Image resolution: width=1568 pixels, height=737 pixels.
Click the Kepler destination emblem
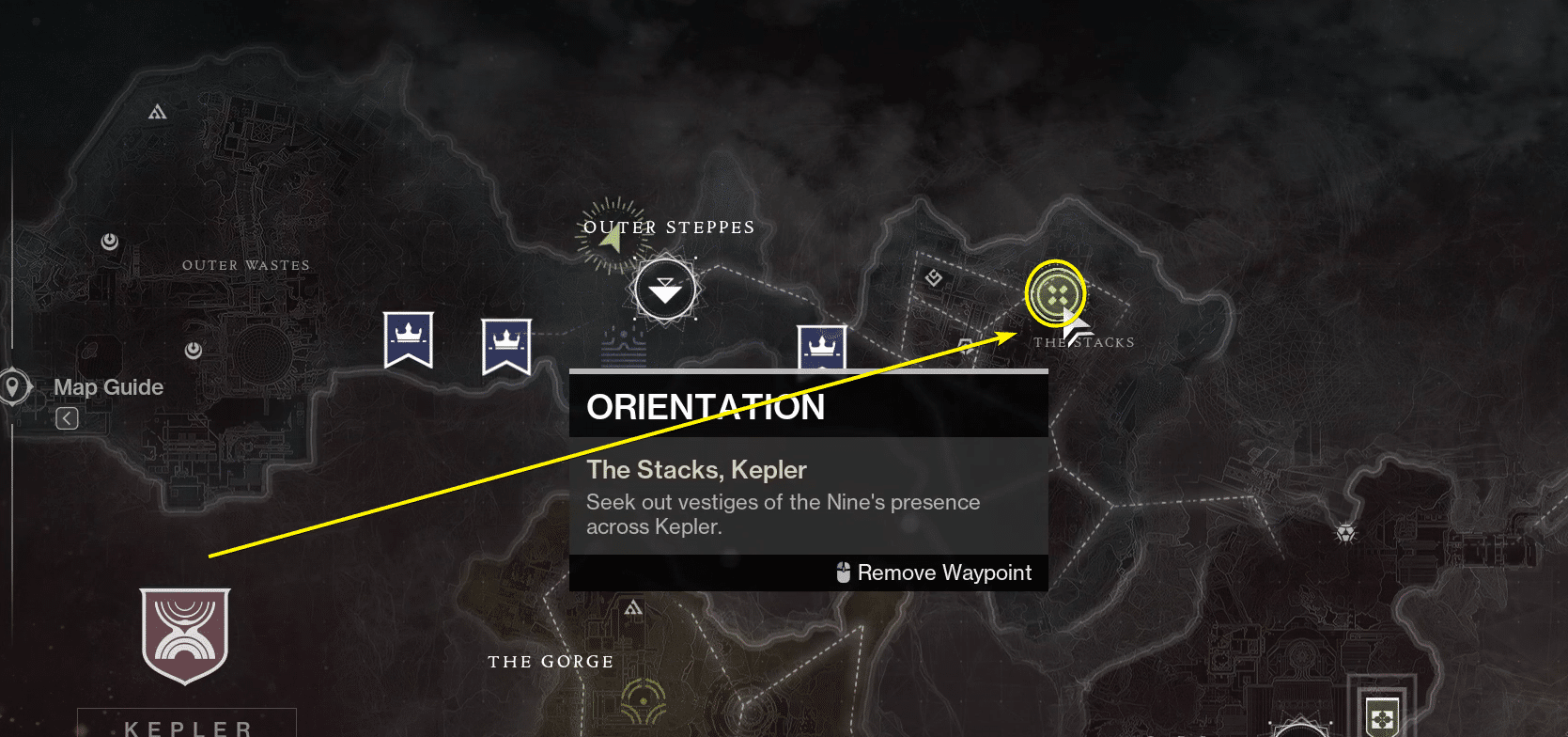click(x=185, y=635)
